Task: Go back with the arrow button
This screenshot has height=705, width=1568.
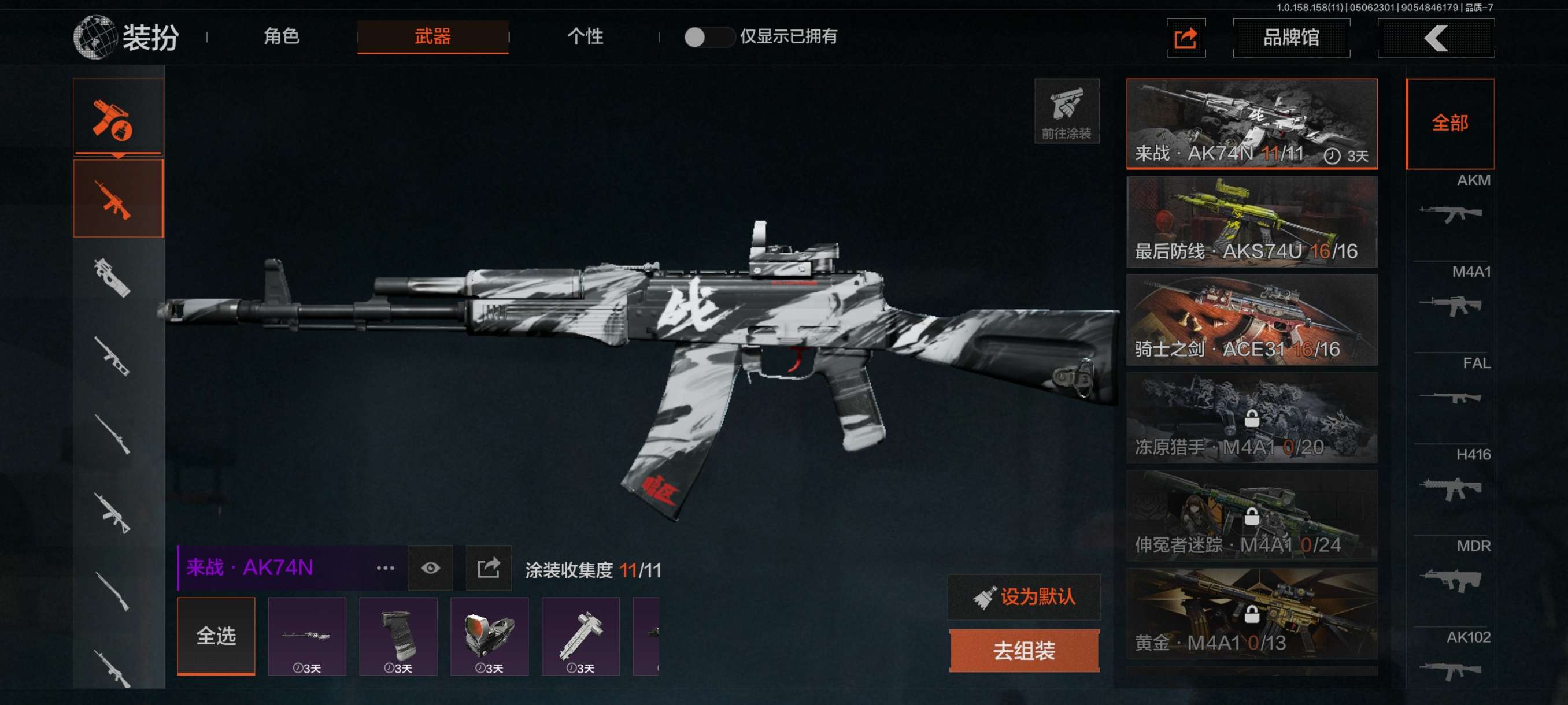Action: click(1435, 38)
